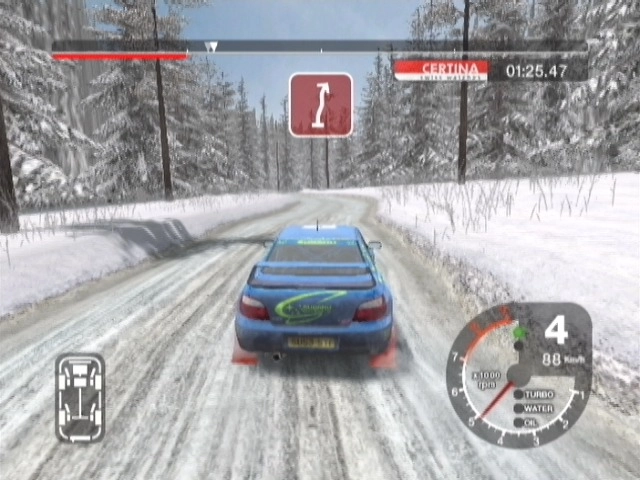The image size is (640, 480).
Task: Select the car damage diagram icon
Action: pyautogui.click(x=79, y=397)
